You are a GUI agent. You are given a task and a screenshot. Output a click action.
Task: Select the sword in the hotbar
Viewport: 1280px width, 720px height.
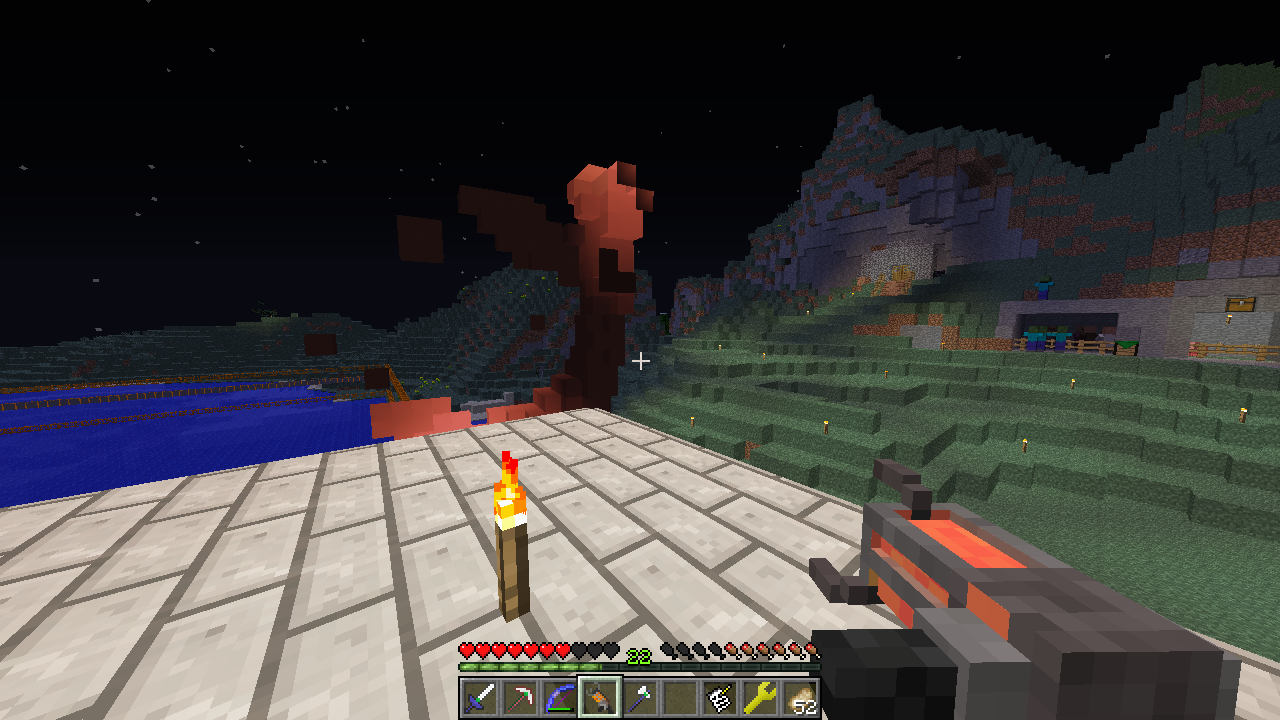480,697
